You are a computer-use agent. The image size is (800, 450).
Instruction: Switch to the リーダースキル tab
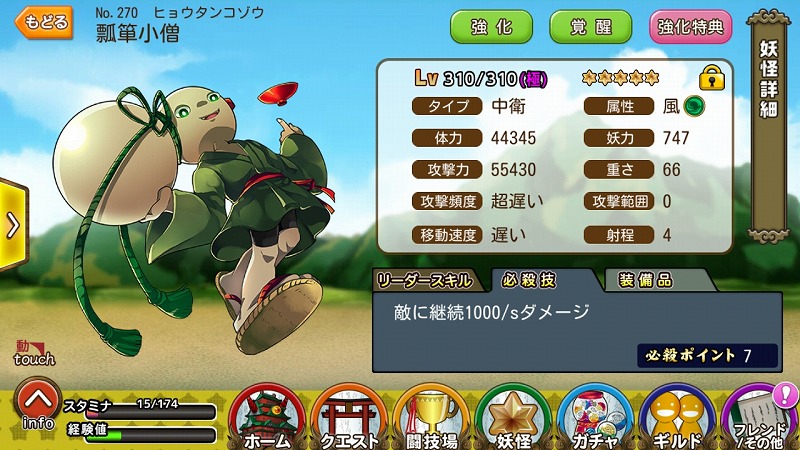[x=428, y=280]
